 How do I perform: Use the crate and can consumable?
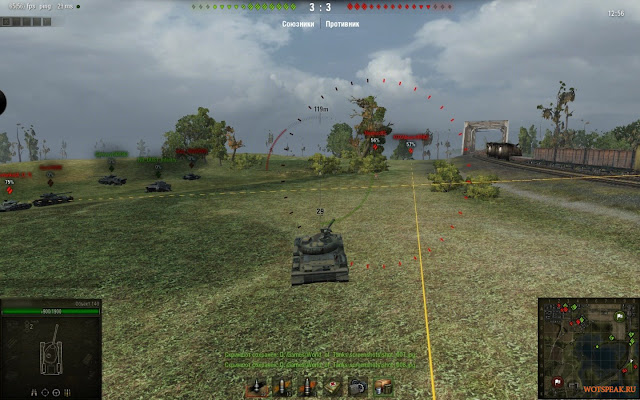point(382,387)
